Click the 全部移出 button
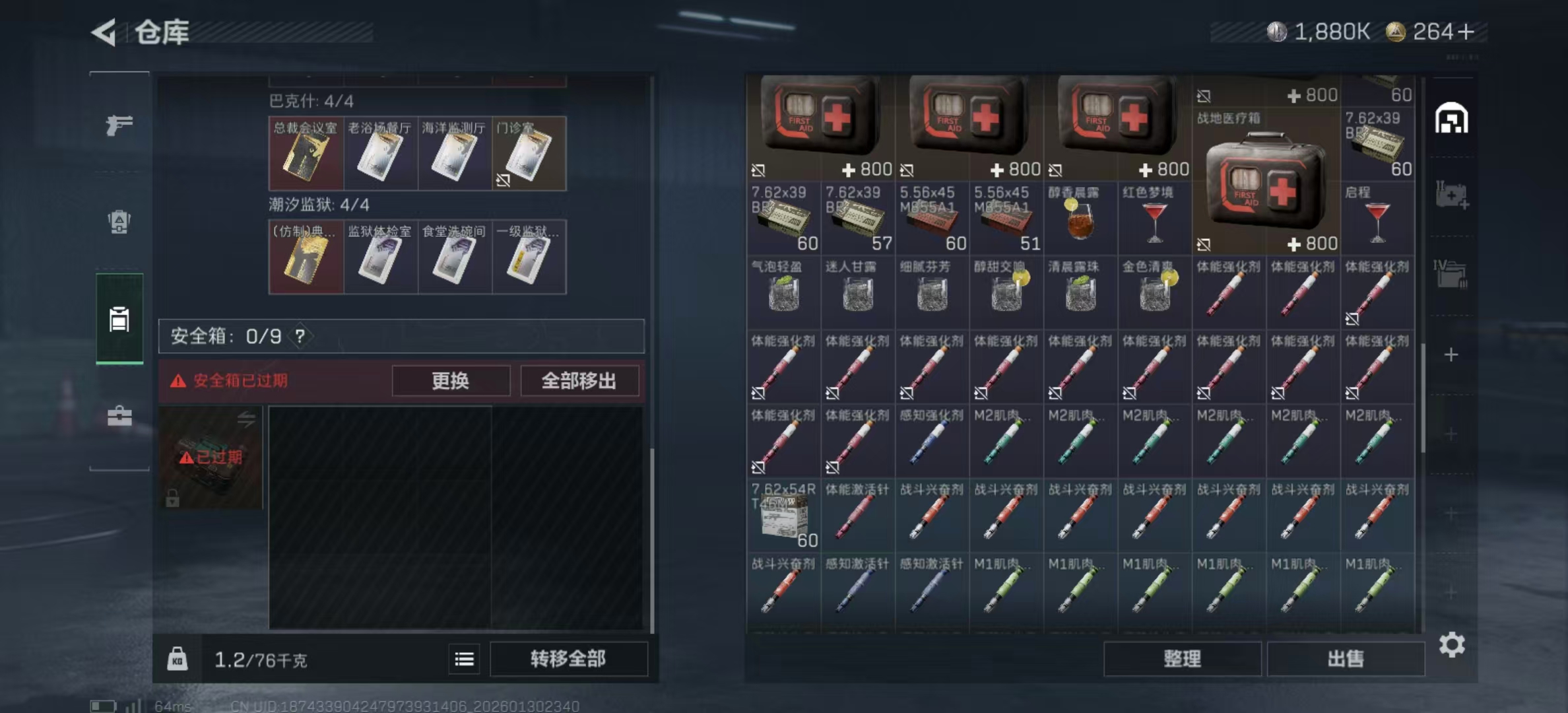 click(x=580, y=381)
